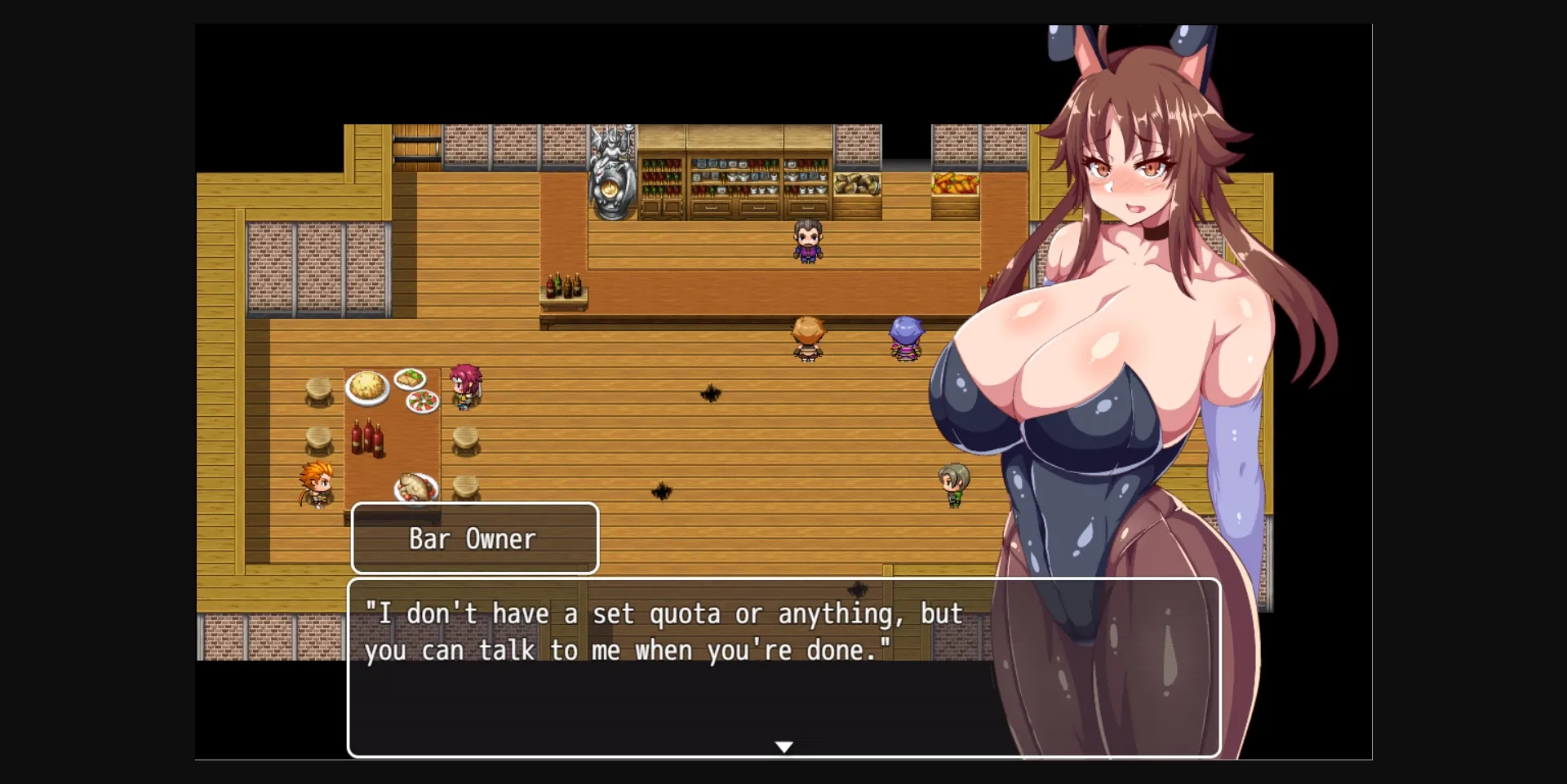1567x784 pixels.
Task: Click the carrot crate beside the shelves
Action: pos(953,184)
